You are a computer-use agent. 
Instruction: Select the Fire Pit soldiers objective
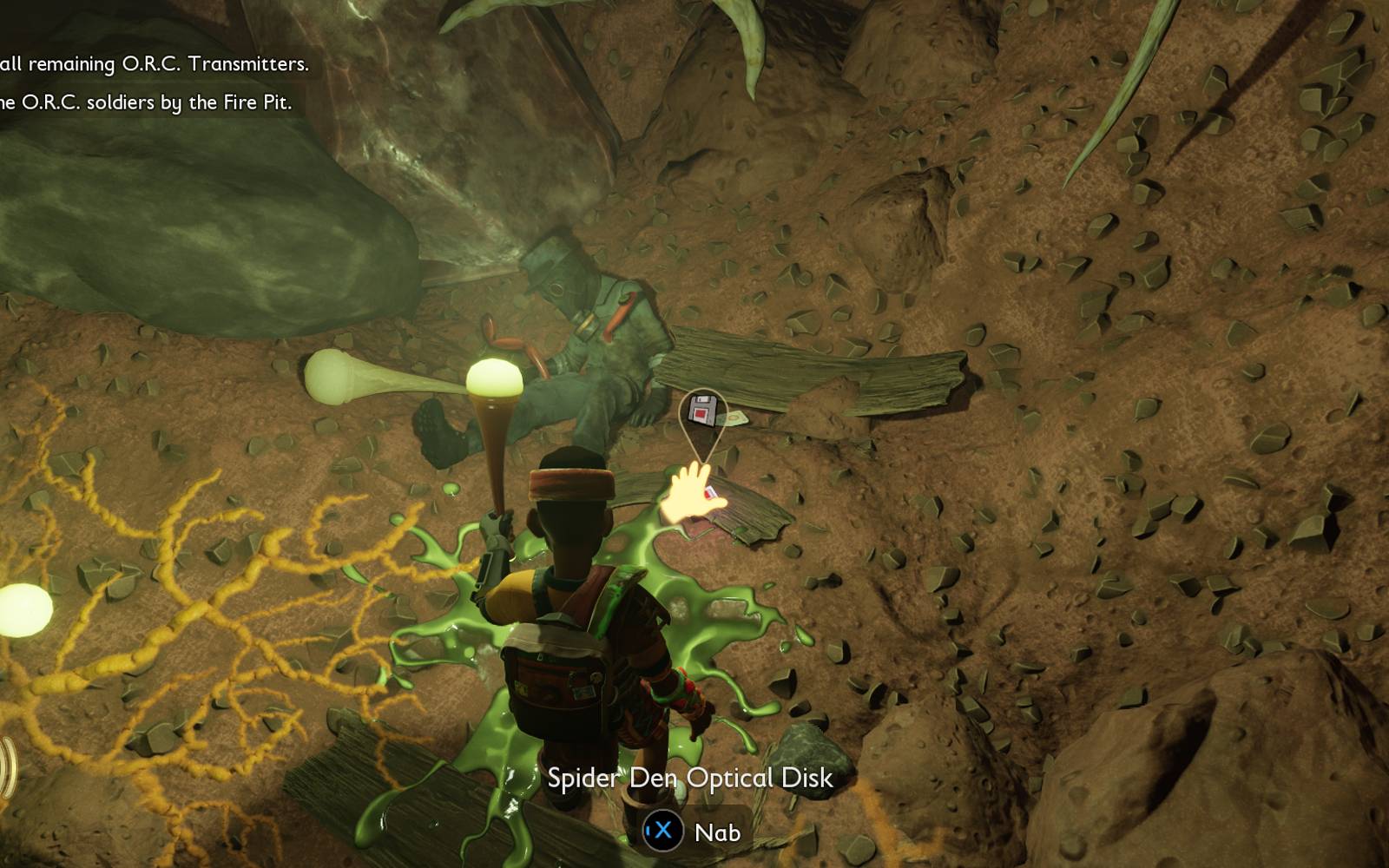click(146, 102)
